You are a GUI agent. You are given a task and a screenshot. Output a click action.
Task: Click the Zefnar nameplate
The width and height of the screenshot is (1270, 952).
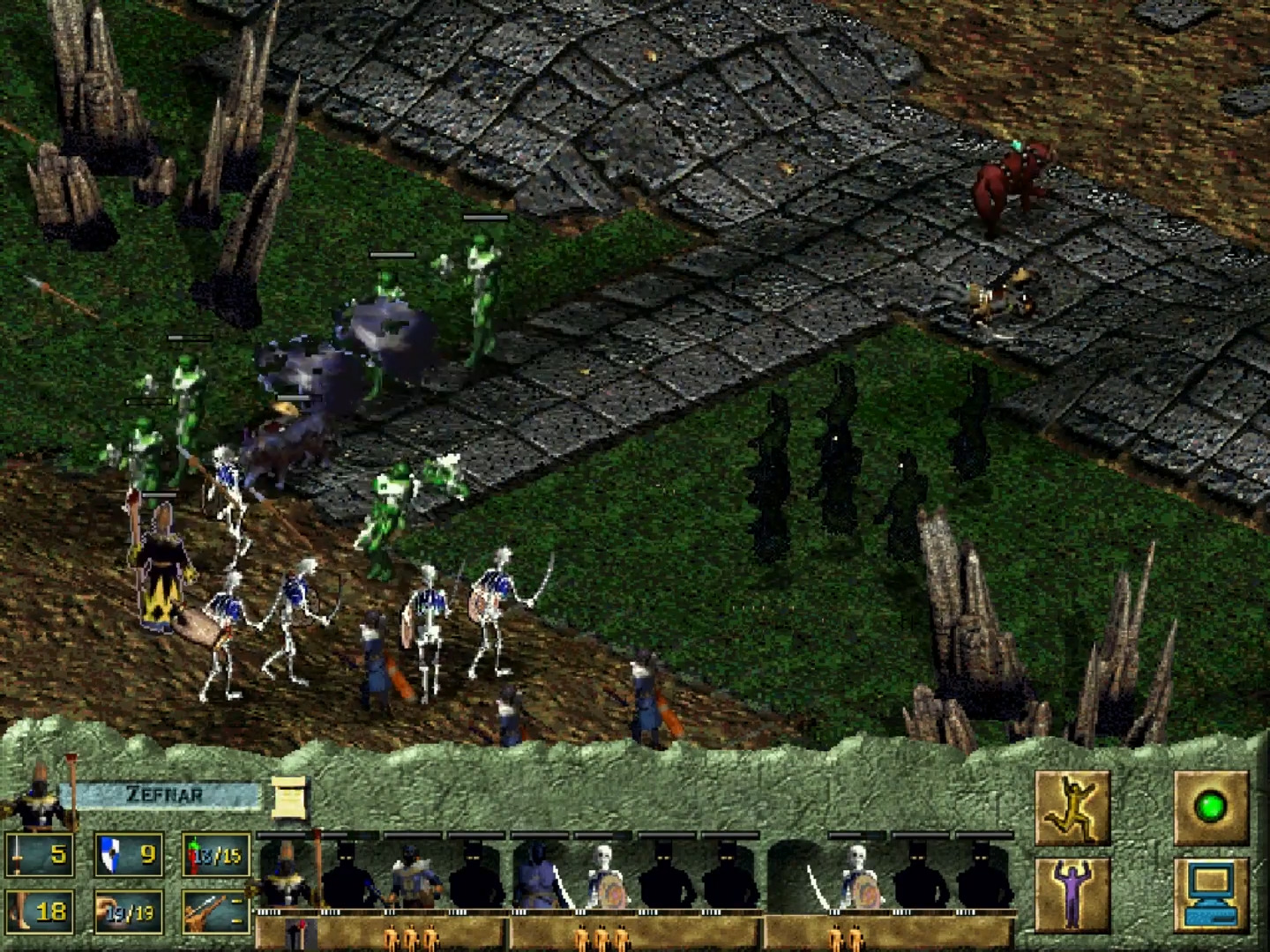pos(169,792)
